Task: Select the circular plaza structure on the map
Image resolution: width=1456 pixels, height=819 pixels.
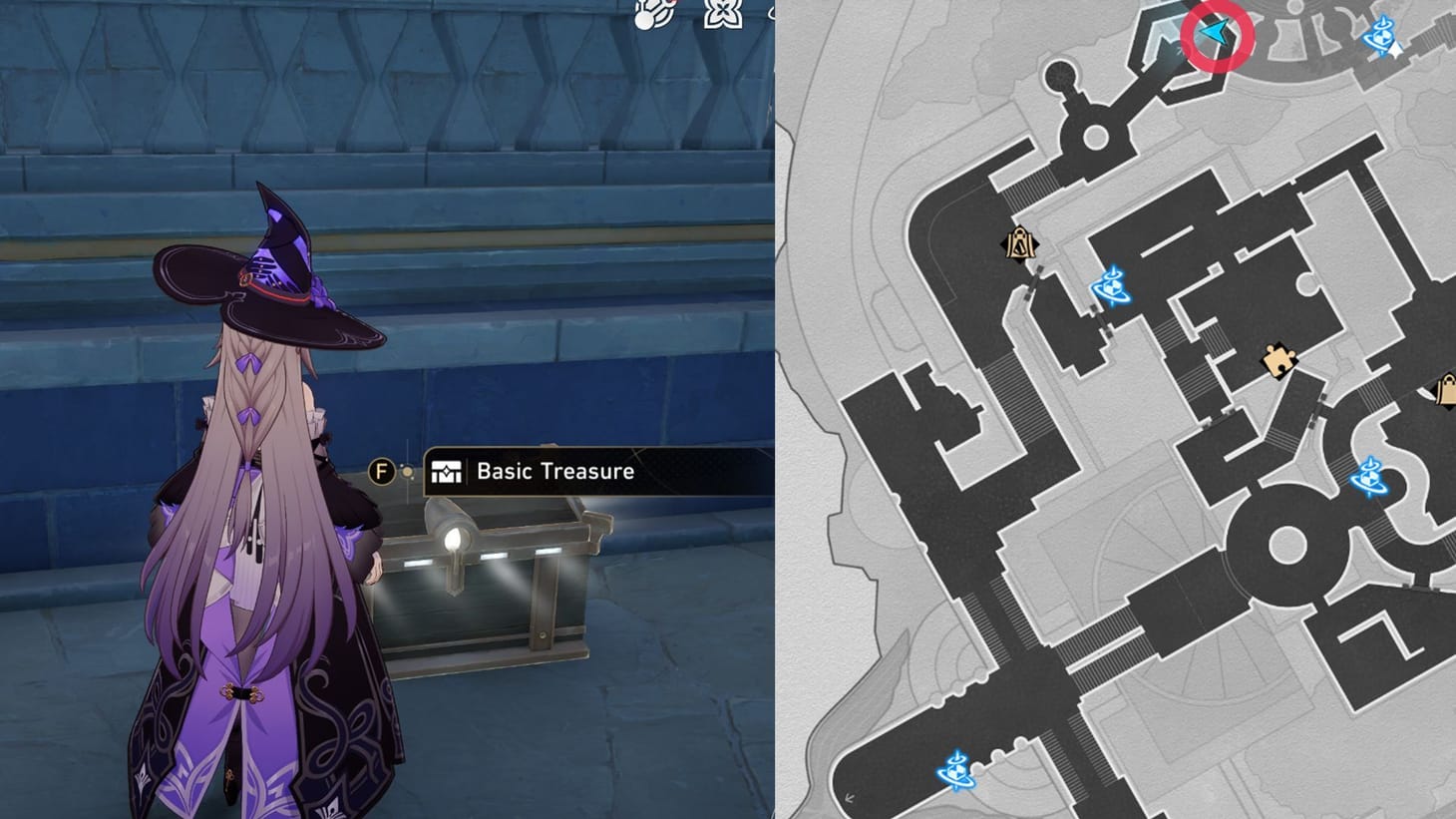Action: click(x=1286, y=546)
